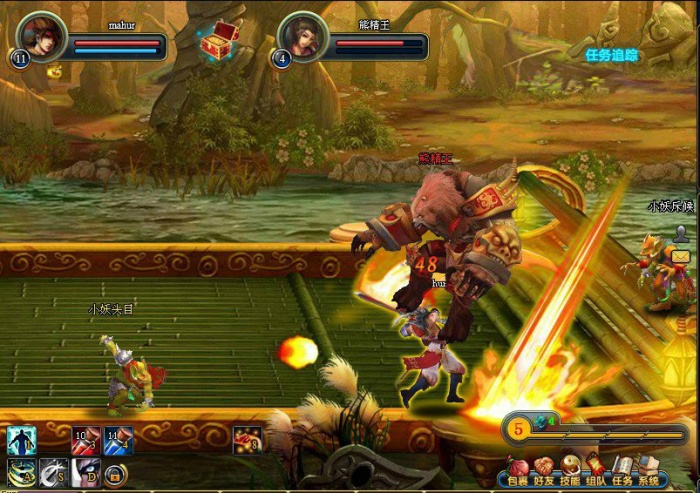Activate the white crescent slash skill

53,472
